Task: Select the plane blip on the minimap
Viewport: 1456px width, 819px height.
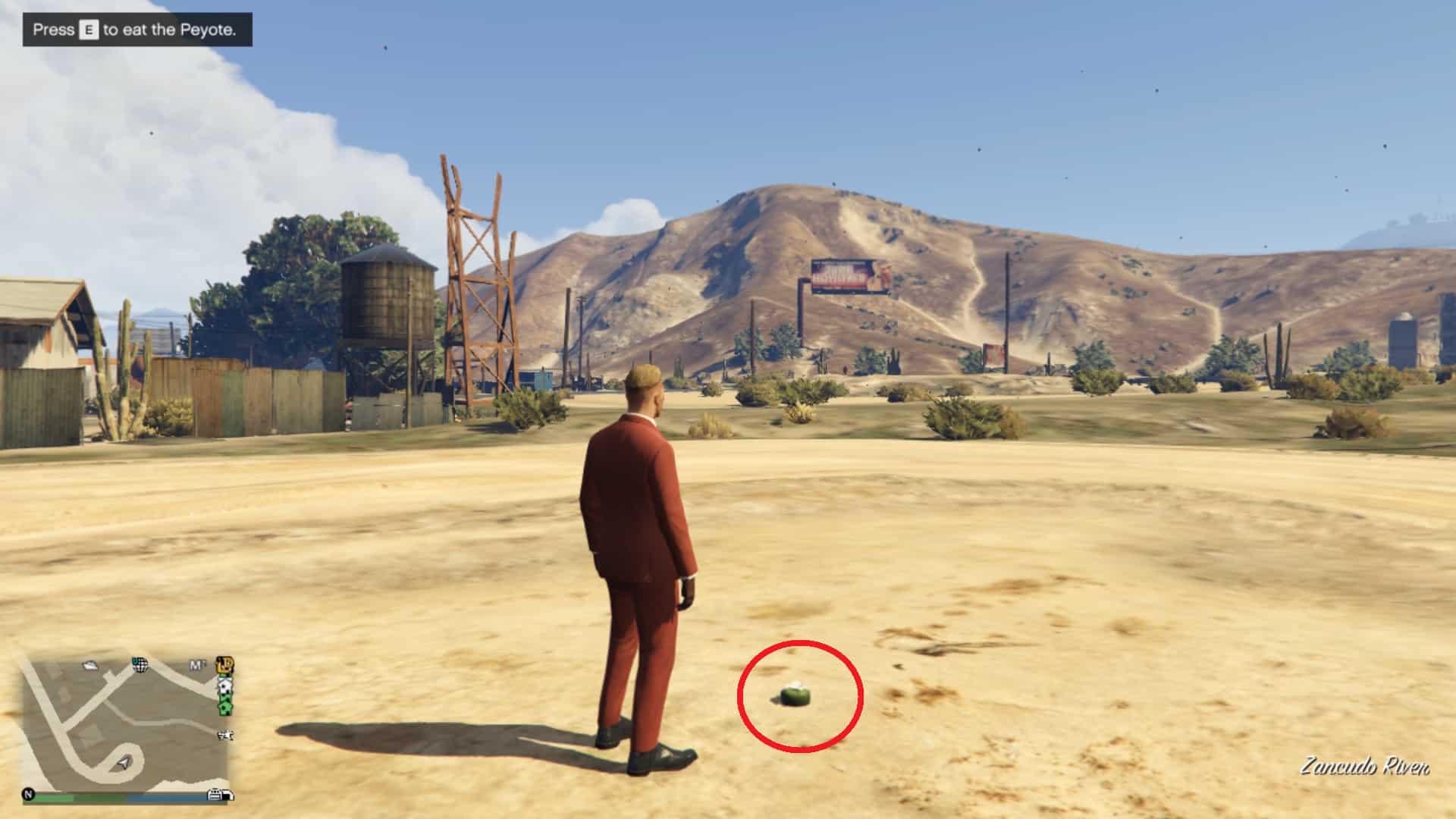Action: [x=225, y=735]
